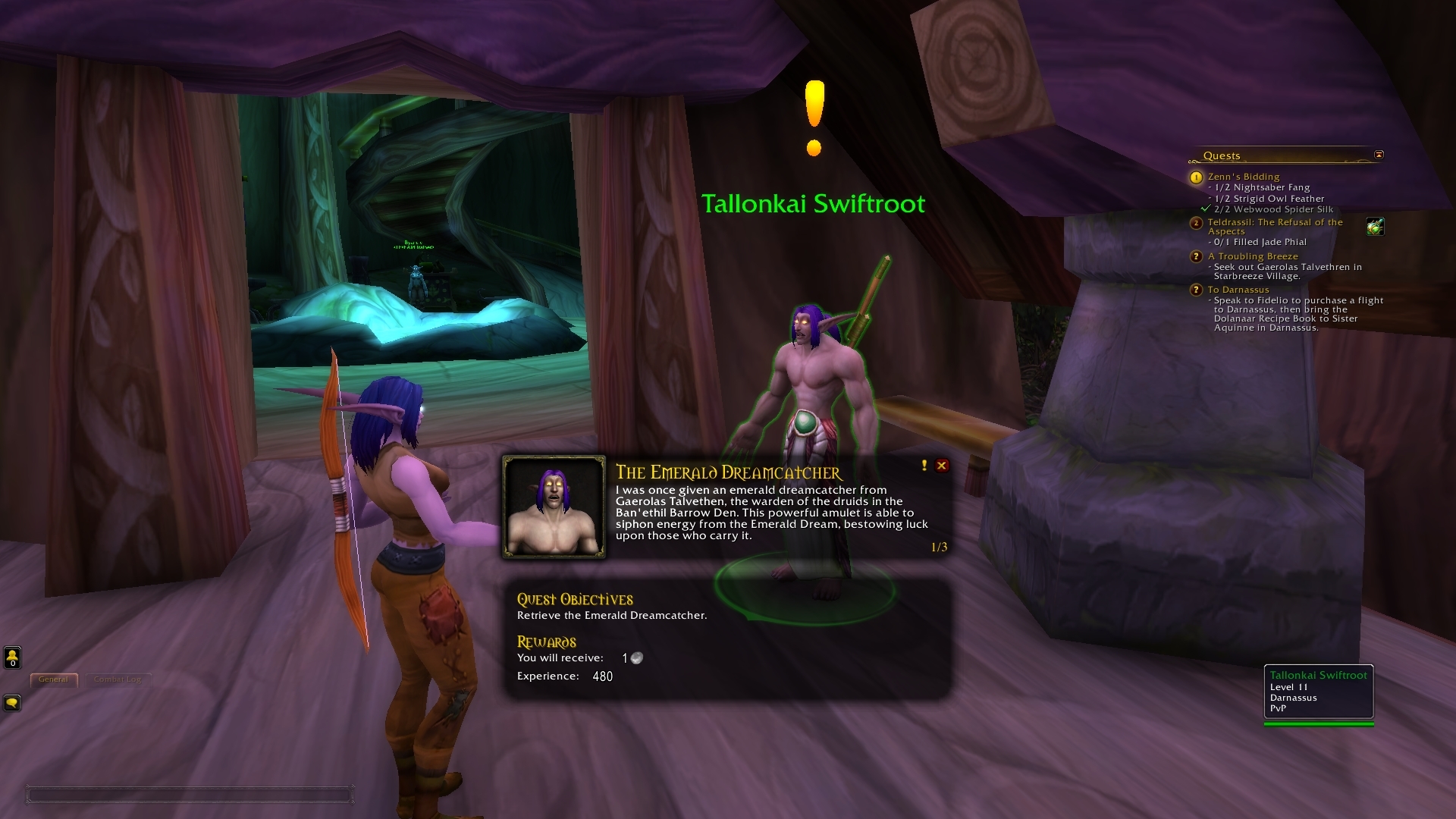Select Zenn's Bidding in quest tracker
Screen dimensions: 1456x819
tap(1243, 177)
